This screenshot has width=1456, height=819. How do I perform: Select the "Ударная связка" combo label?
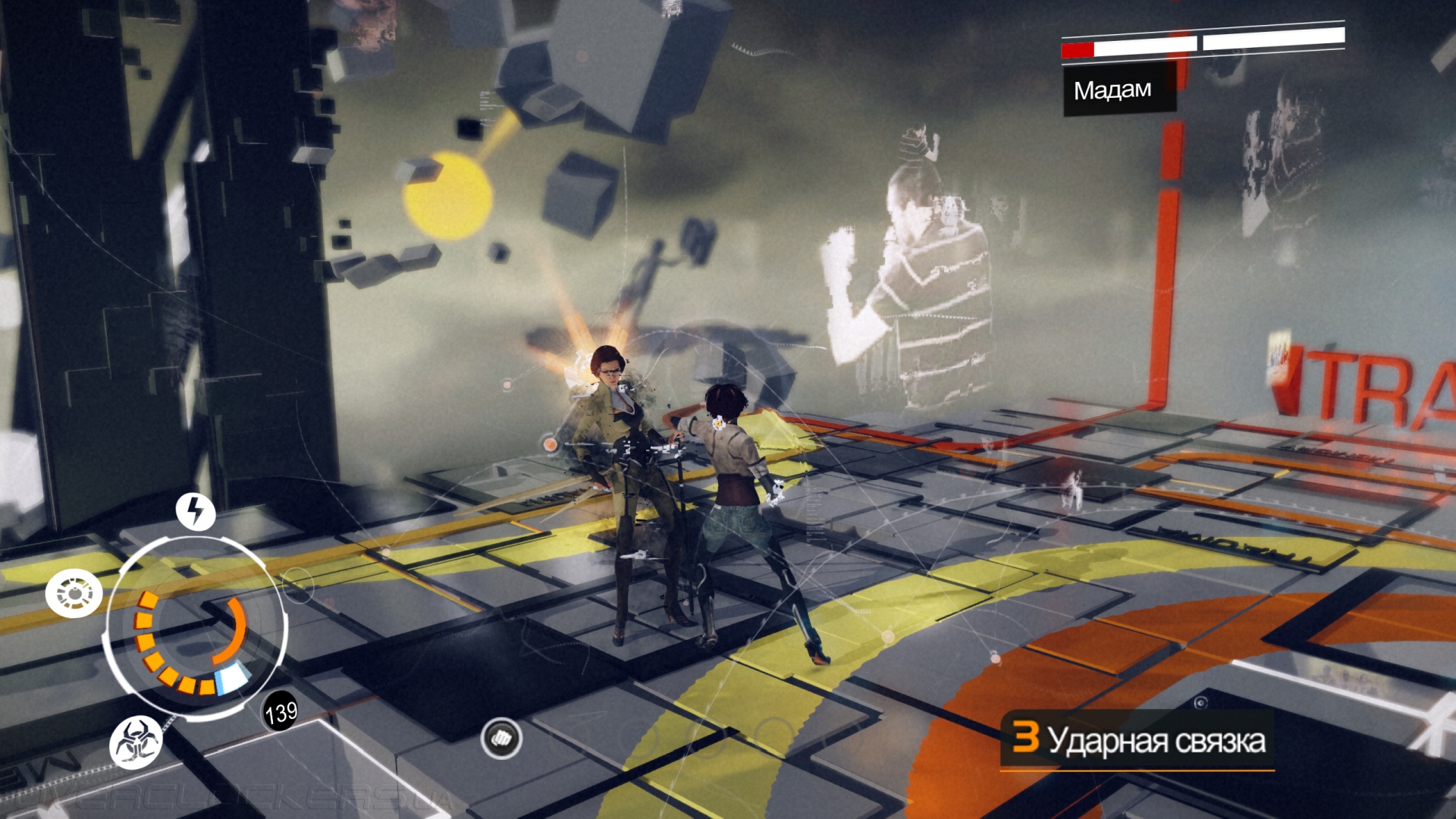[x=1156, y=741]
